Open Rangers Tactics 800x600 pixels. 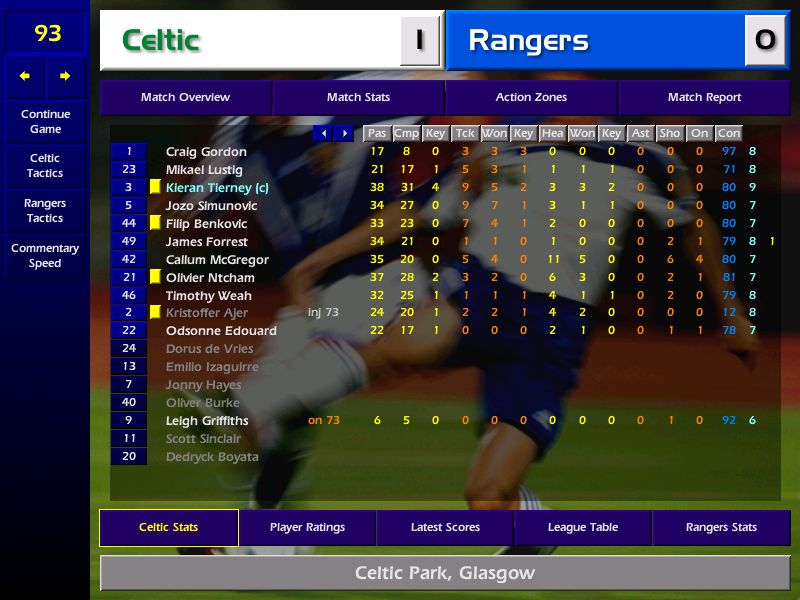45,211
